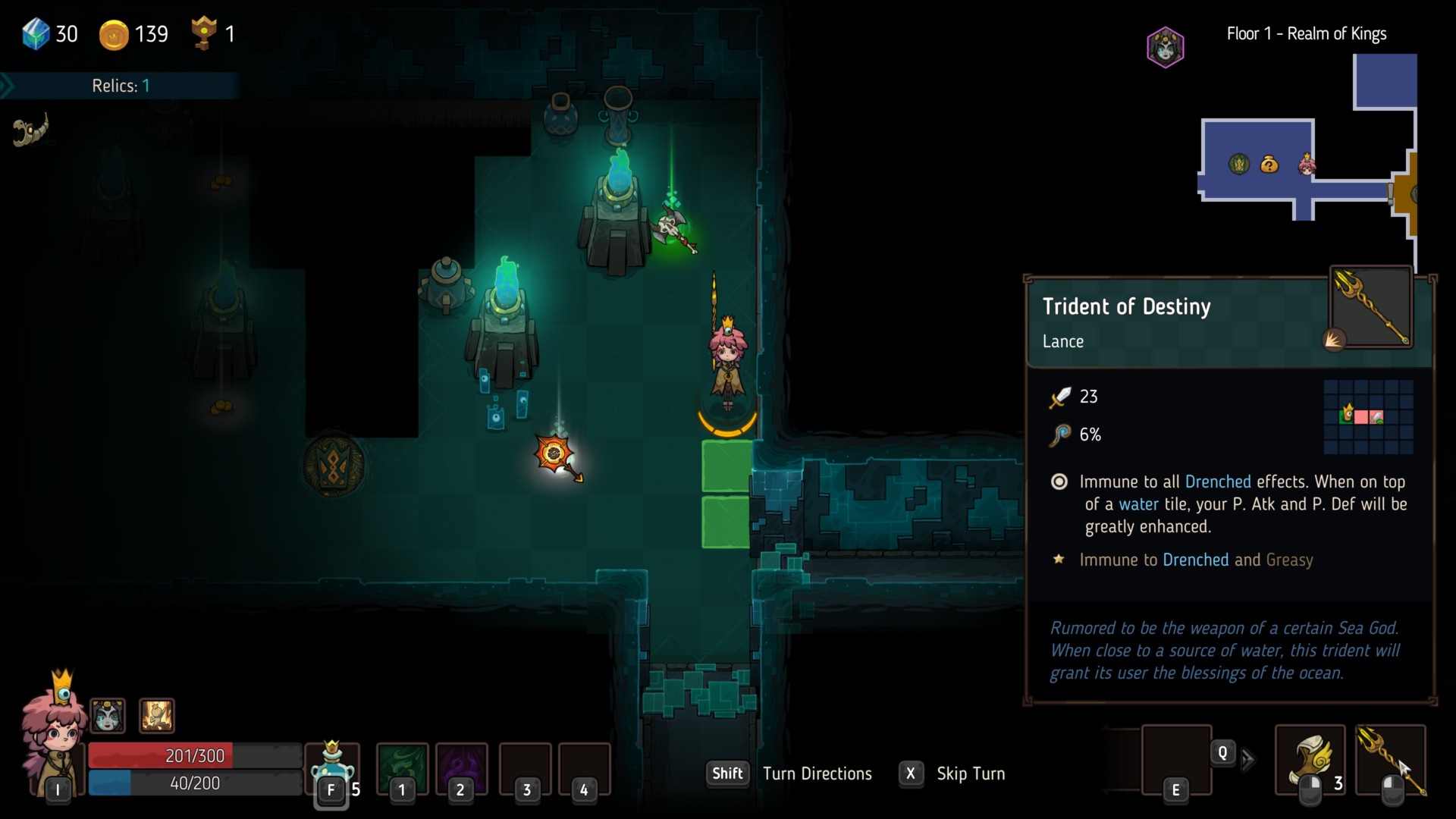Image resolution: width=1456 pixels, height=819 pixels.
Task: Select the fiery king buff icon
Action: (157, 715)
